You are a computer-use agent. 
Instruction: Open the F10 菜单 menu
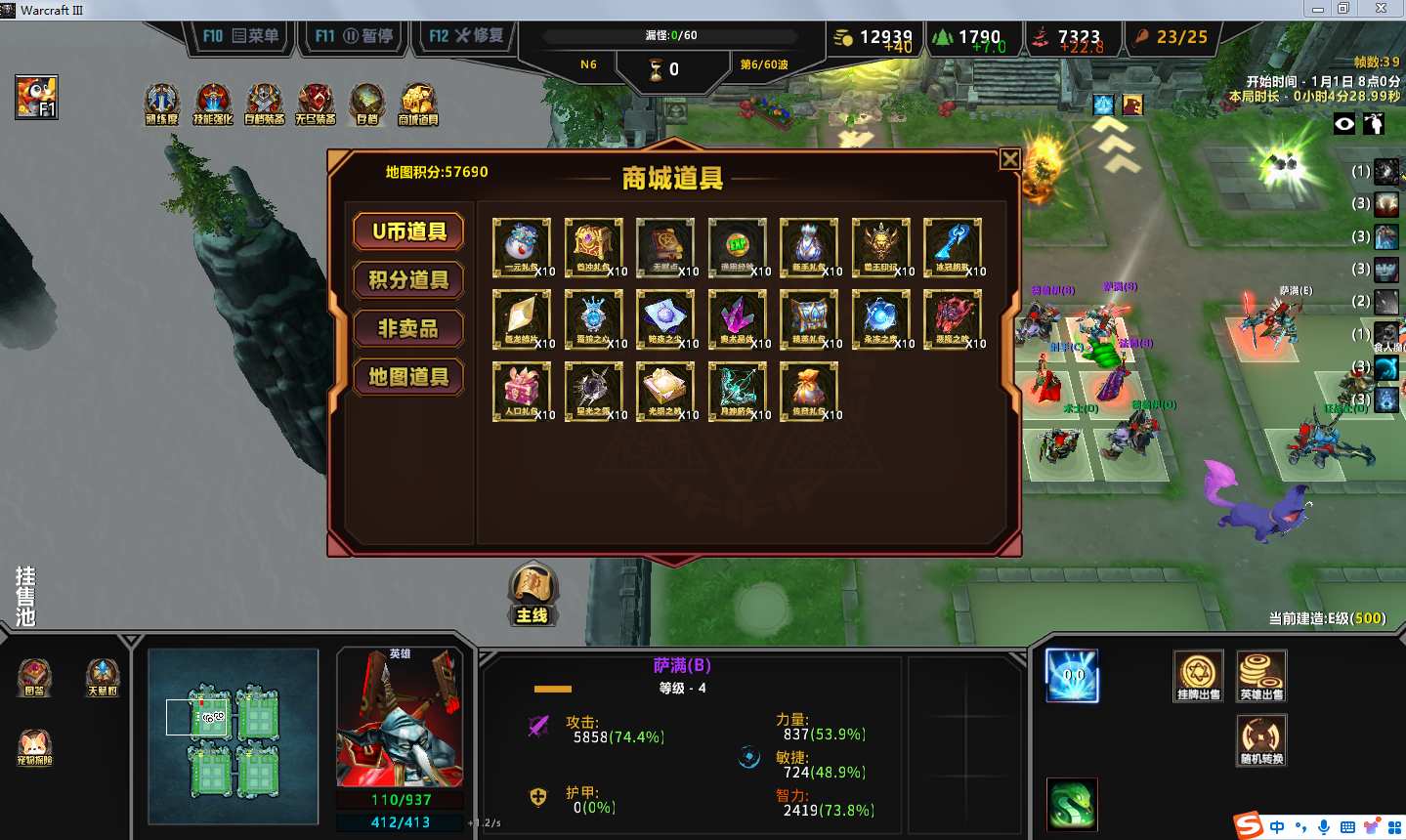click(x=240, y=36)
